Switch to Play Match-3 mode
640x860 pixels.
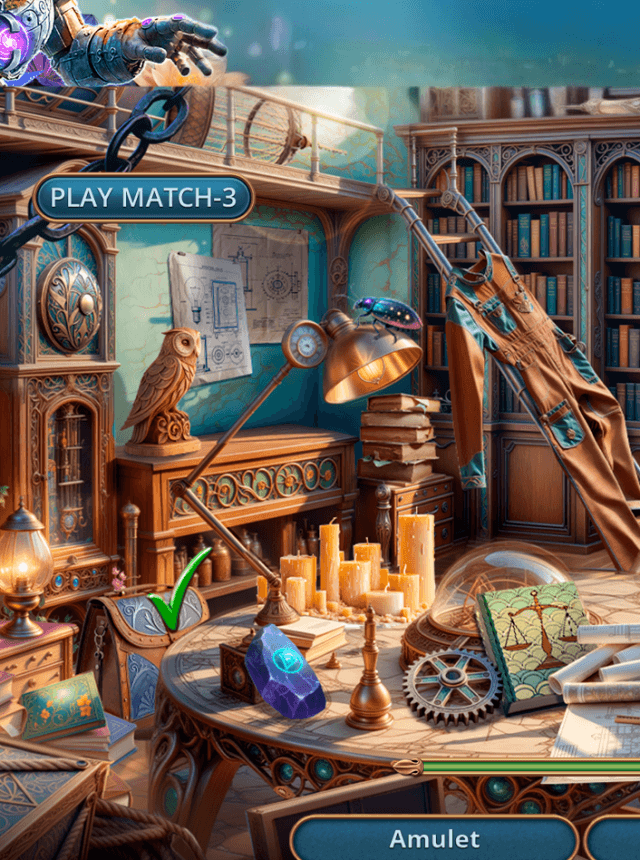click(x=143, y=198)
